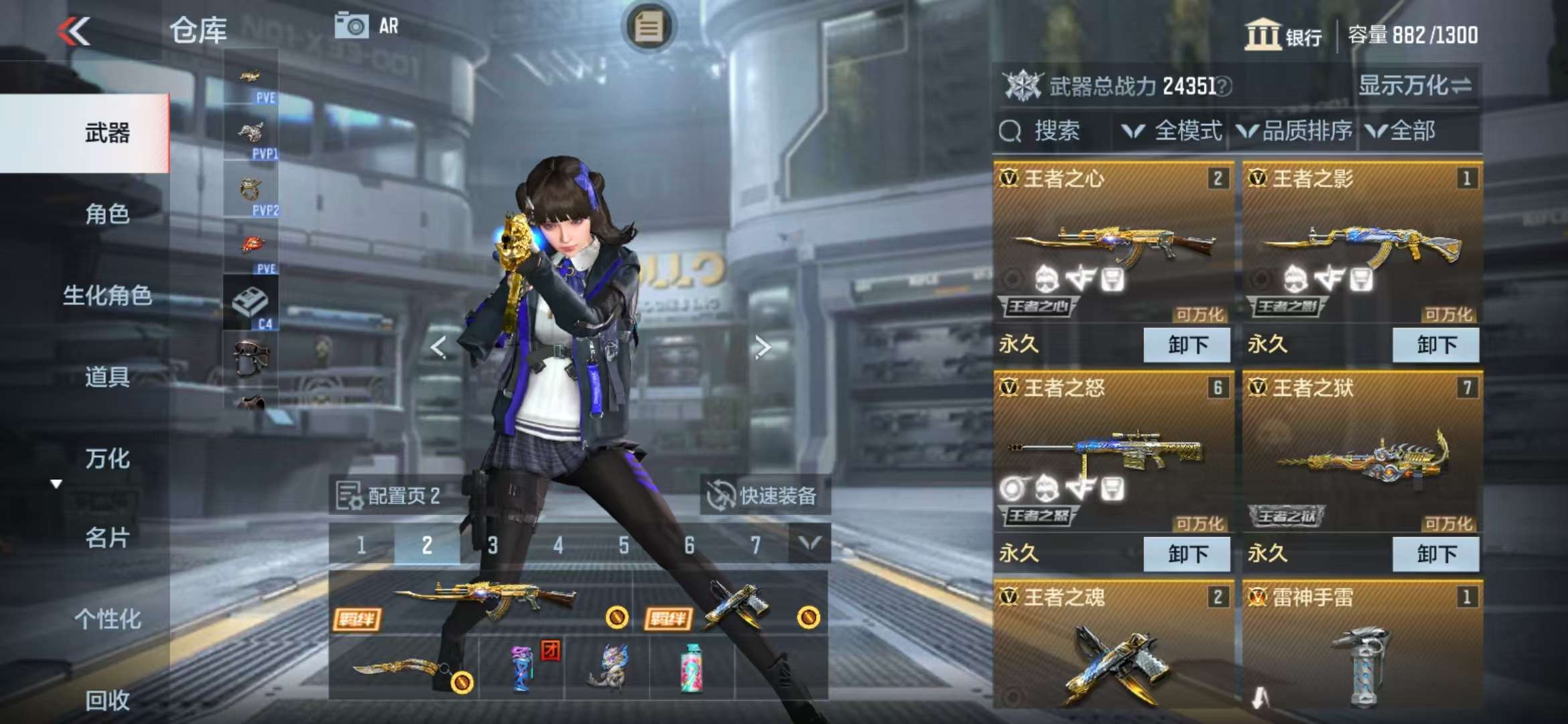Unequip 王者之心 with its 卸下 button
Image resolution: width=1568 pixels, height=724 pixels.
click(1187, 345)
